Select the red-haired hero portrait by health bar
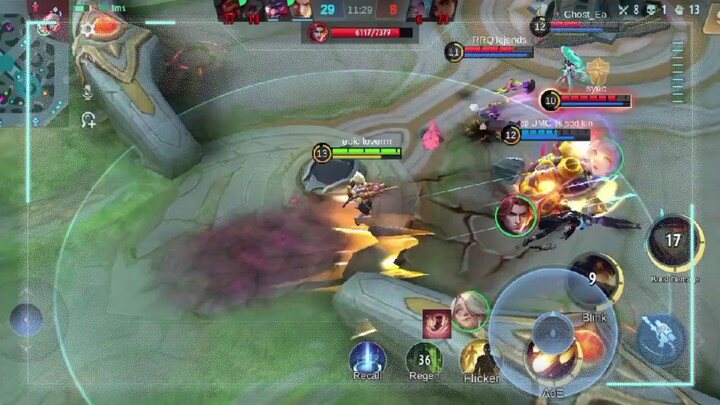The image size is (720, 405). pos(318,32)
